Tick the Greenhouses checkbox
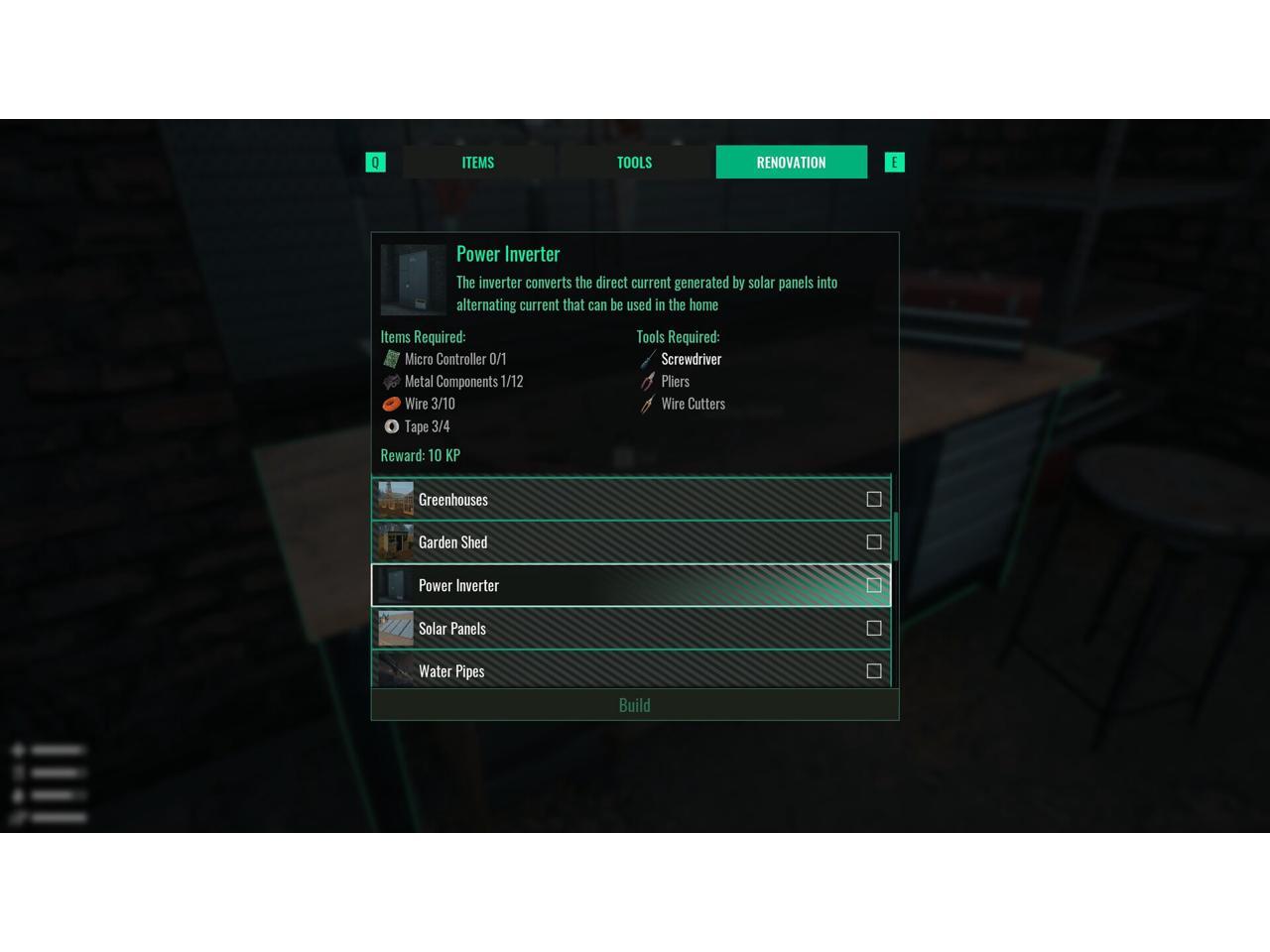The height and width of the screenshot is (952, 1270). [x=874, y=500]
